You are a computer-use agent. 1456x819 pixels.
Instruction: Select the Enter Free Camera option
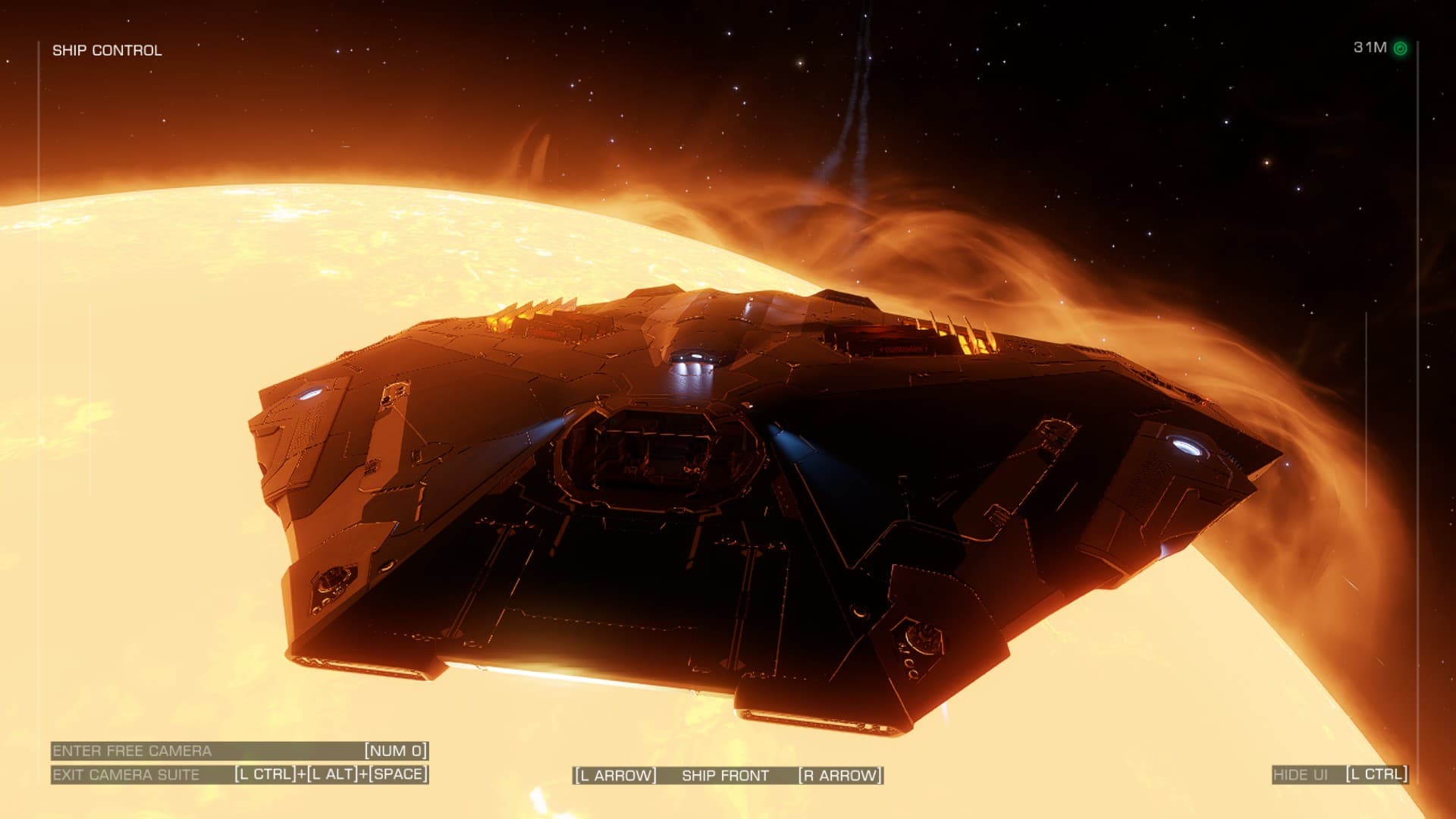click(x=132, y=751)
